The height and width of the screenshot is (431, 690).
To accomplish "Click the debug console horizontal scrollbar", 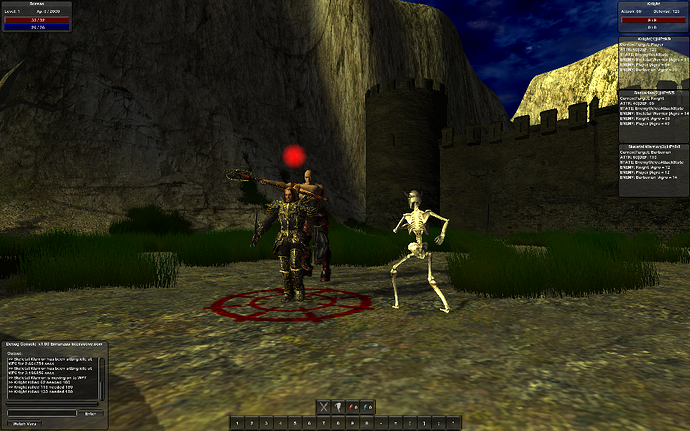I will click(x=50, y=402).
